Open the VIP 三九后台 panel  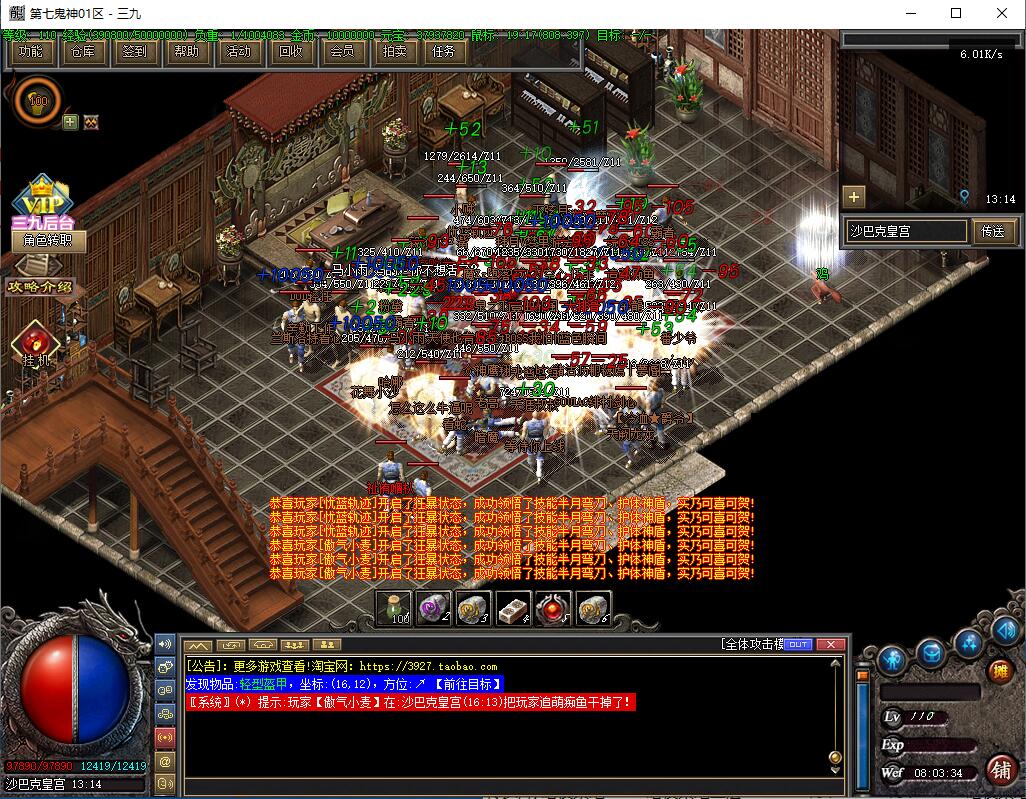41,205
